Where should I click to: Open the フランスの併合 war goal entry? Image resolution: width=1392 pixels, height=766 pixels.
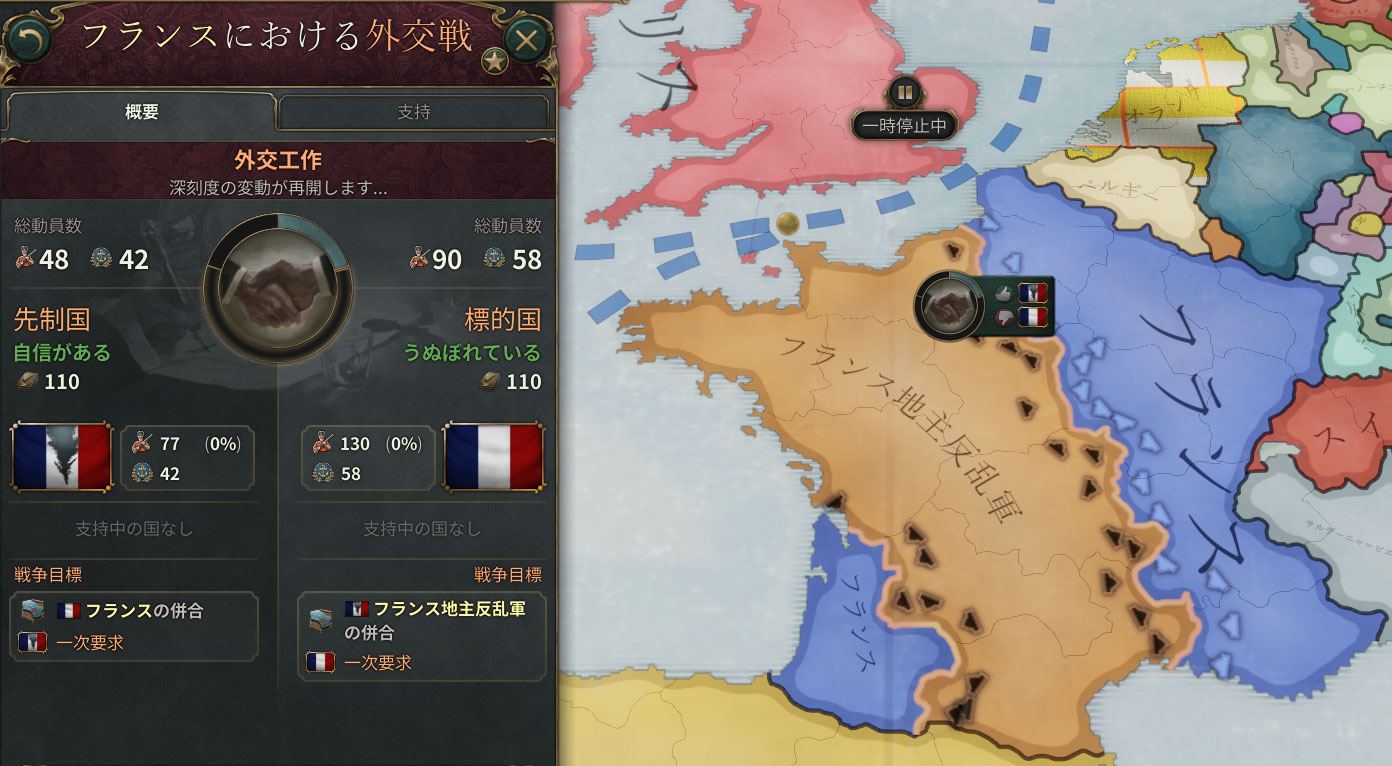tap(134, 611)
